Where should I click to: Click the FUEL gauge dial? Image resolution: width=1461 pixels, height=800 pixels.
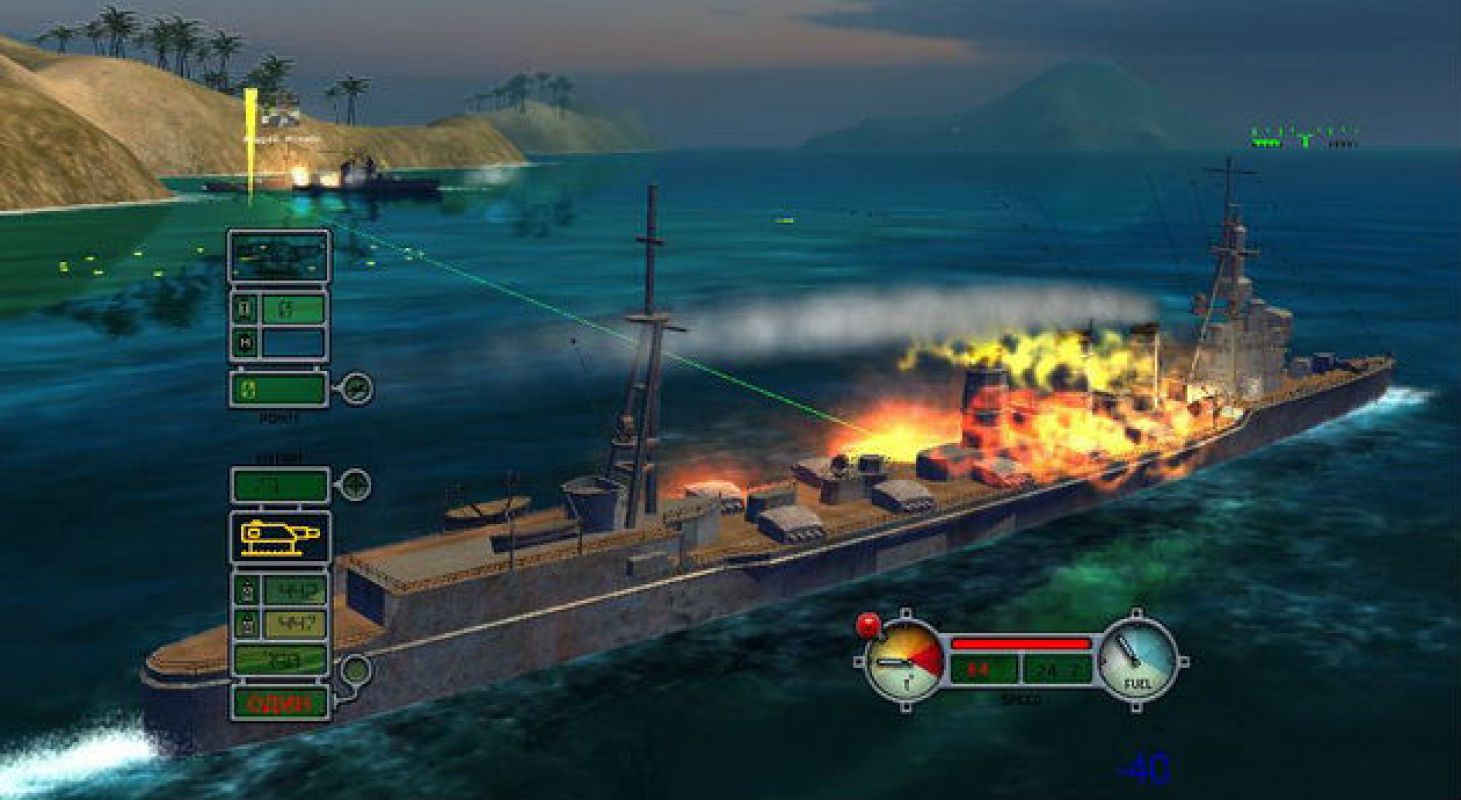pyautogui.click(x=1137, y=659)
